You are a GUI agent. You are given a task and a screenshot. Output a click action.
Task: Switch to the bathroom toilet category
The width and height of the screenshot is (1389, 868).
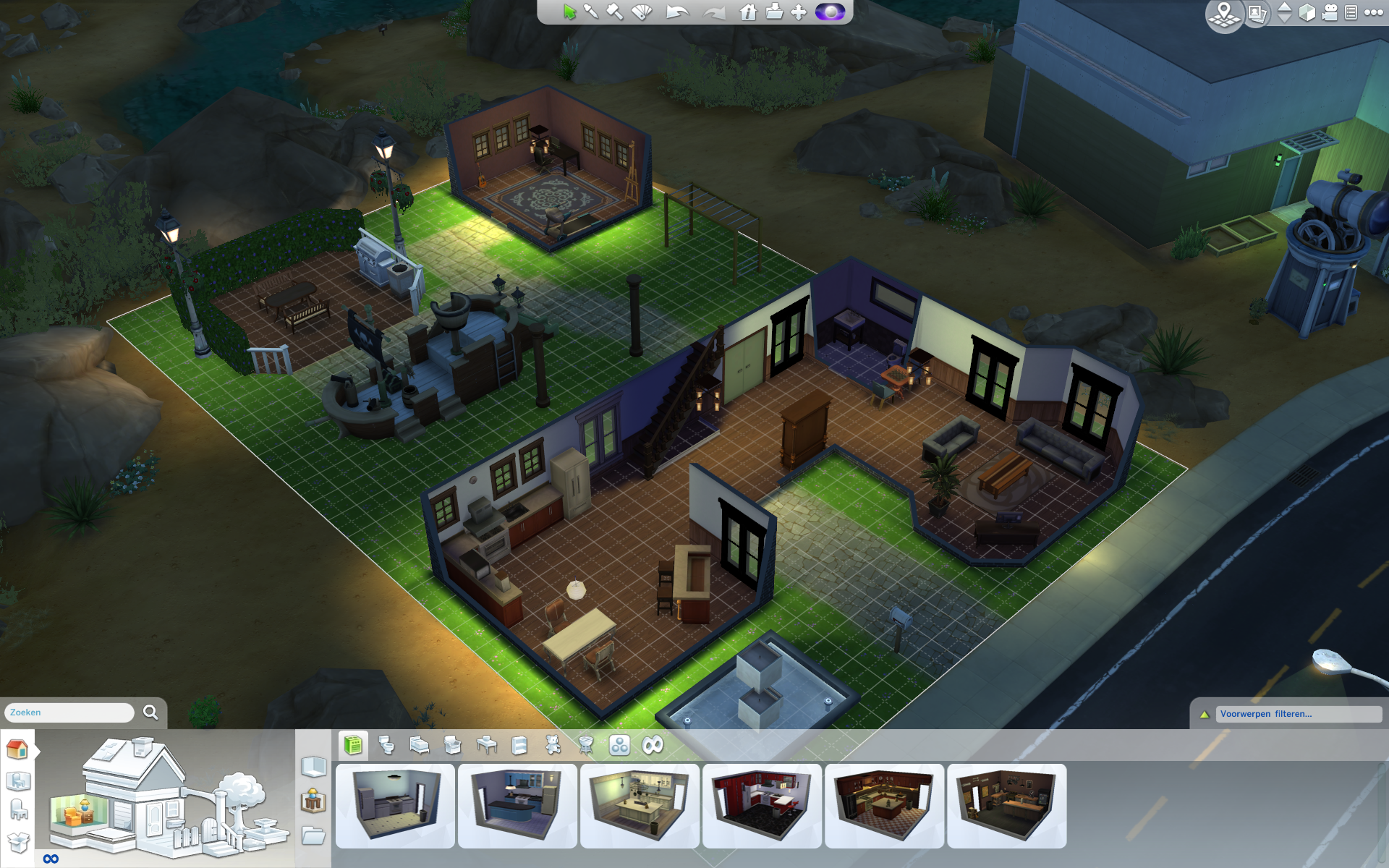pos(386,745)
